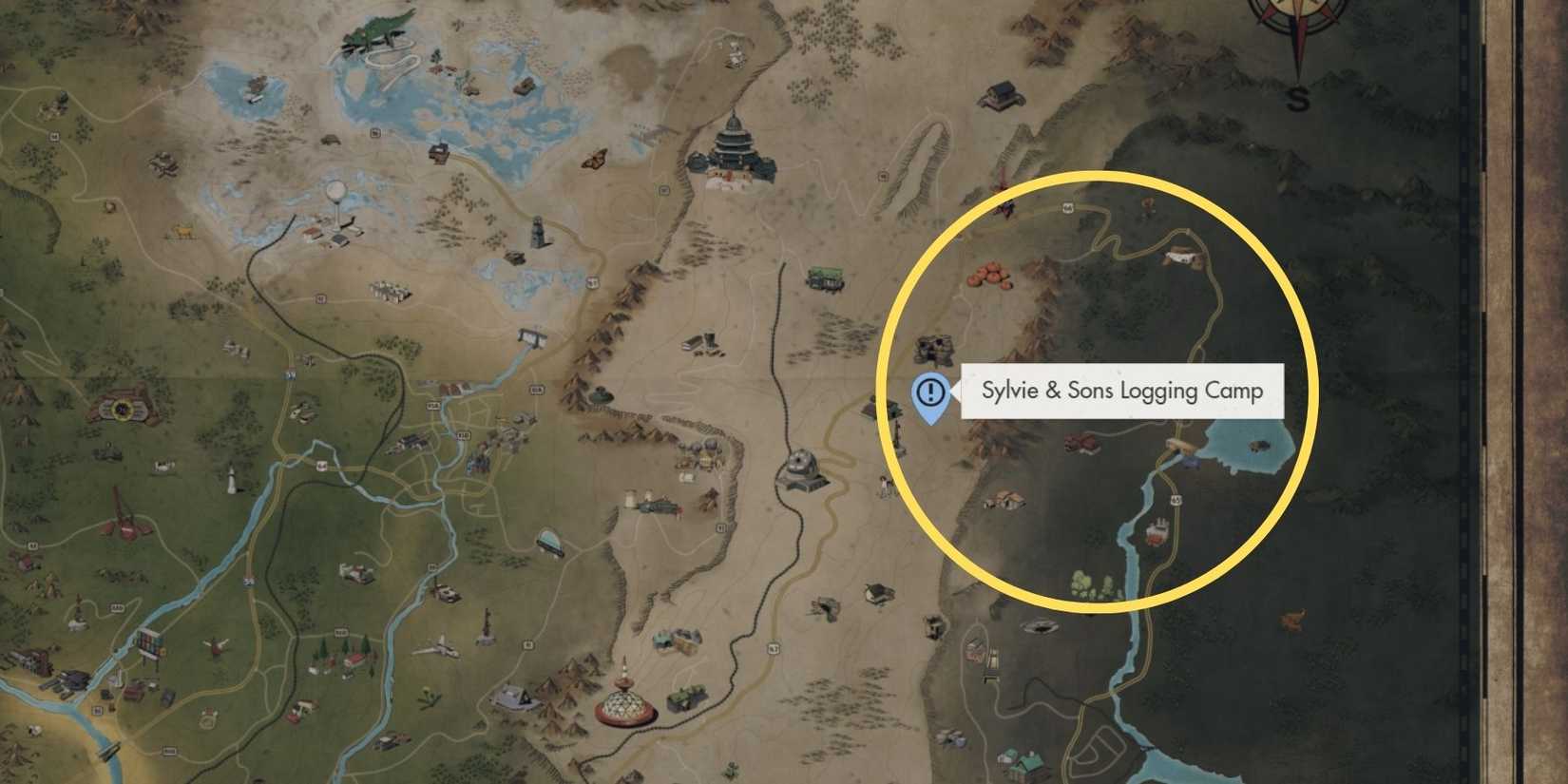The image size is (1568, 784).
Task: Click the green alligator landmark in the northwest
Action: [377, 24]
